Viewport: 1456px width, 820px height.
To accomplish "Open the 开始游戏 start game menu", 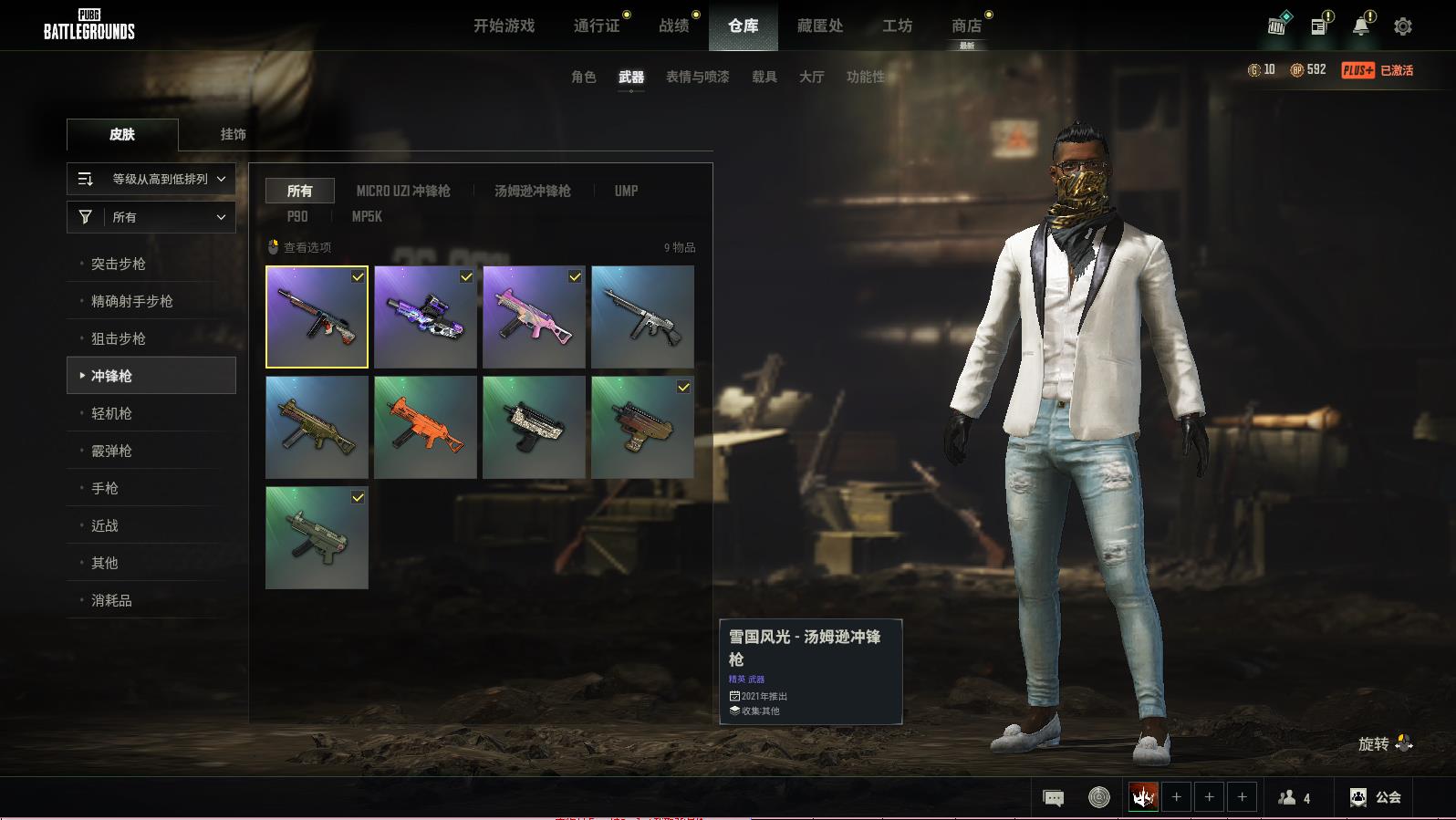I will coord(504,26).
